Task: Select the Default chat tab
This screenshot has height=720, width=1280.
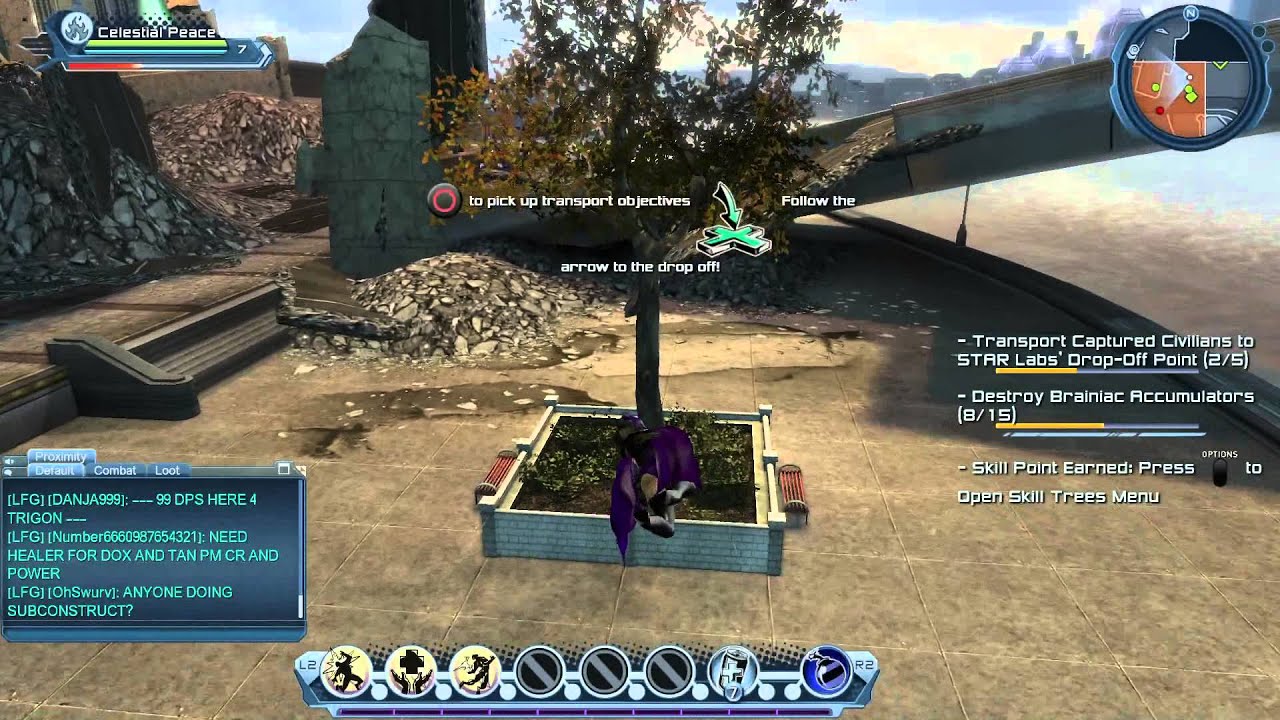Action: tap(55, 470)
